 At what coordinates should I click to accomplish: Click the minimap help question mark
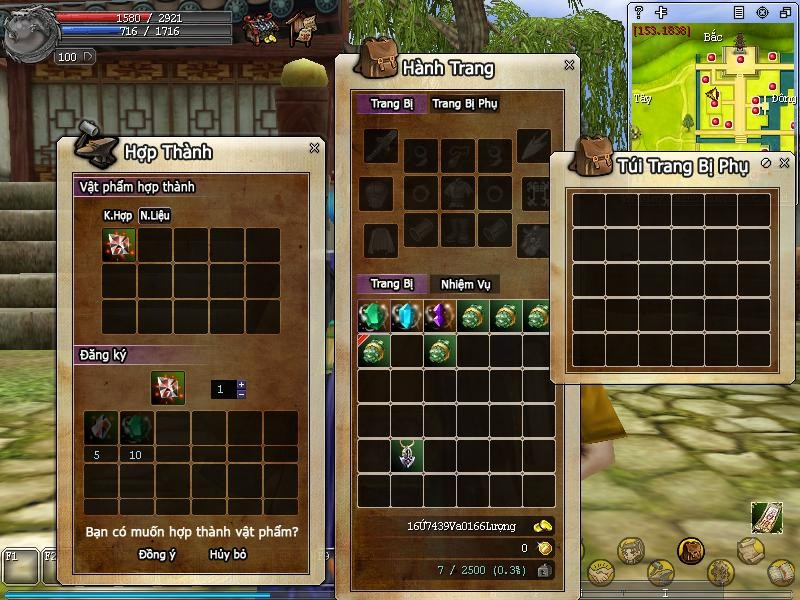(x=639, y=12)
